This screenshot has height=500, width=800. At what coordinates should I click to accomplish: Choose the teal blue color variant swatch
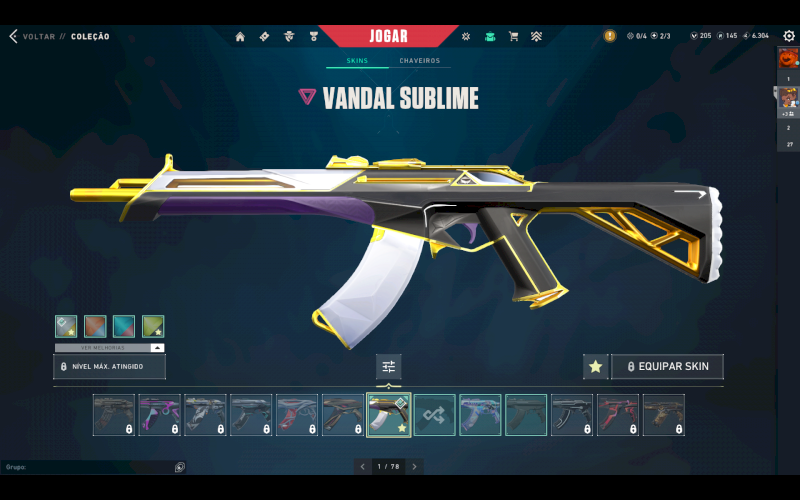(x=124, y=326)
